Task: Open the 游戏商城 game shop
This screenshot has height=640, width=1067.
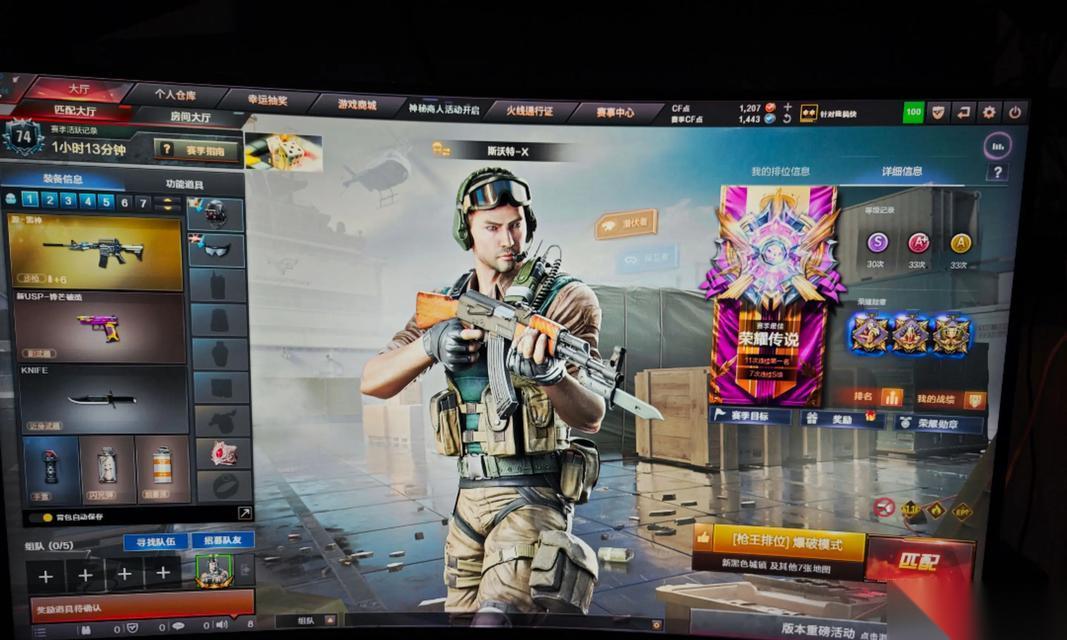Action: point(356,104)
